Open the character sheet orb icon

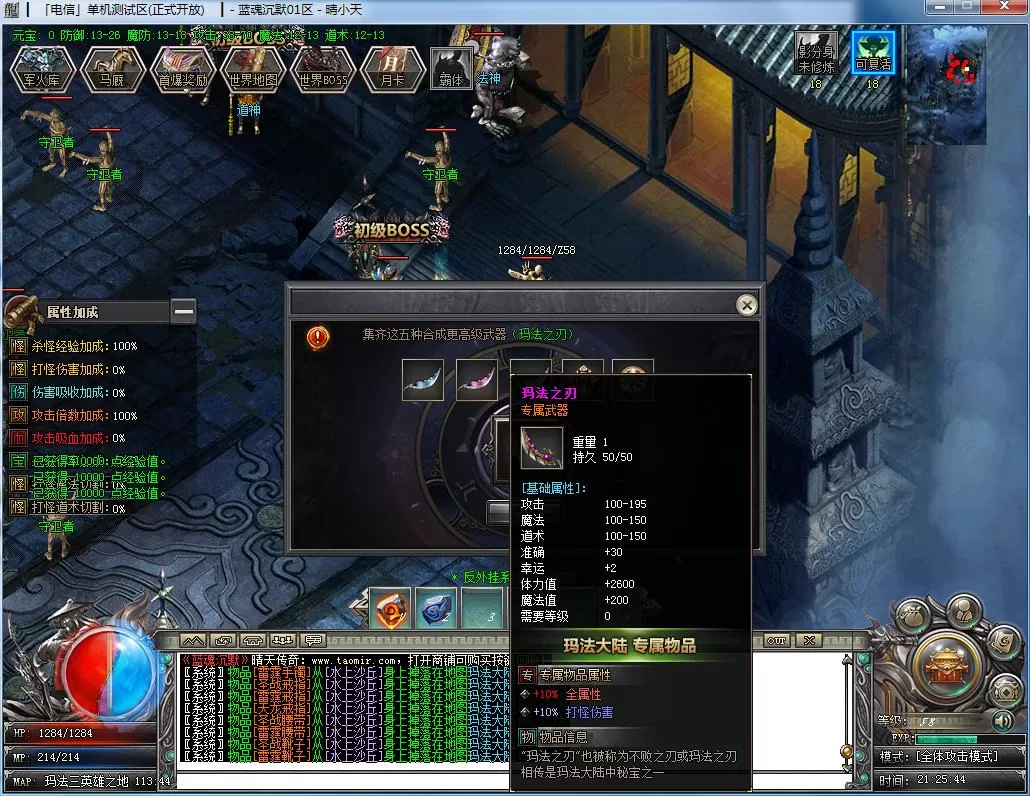click(962, 613)
